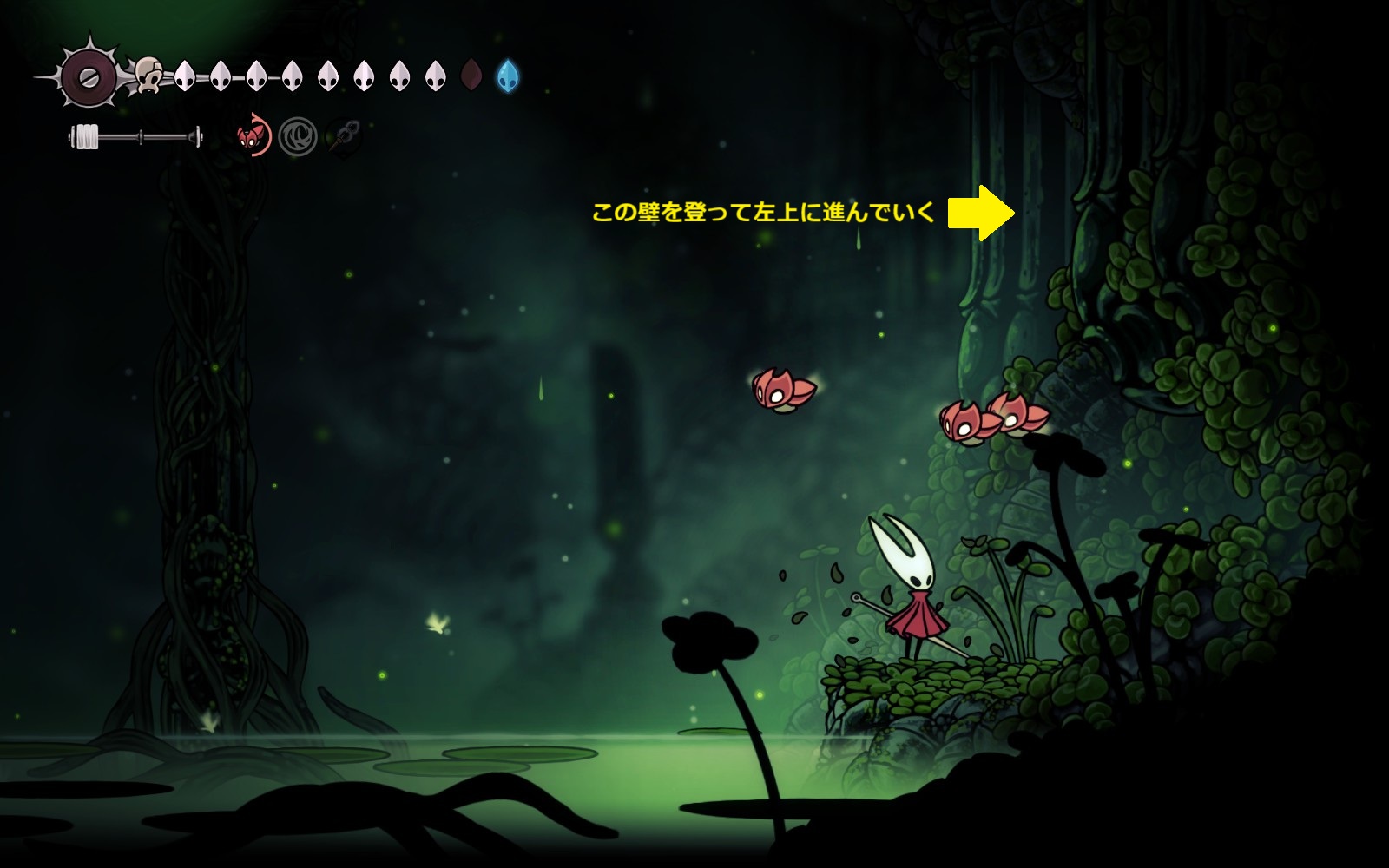This screenshot has height=868, width=1389.
Task: Activate the grey swirl ring tool icon
Action: pyautogui.click(x=298, y=138)
